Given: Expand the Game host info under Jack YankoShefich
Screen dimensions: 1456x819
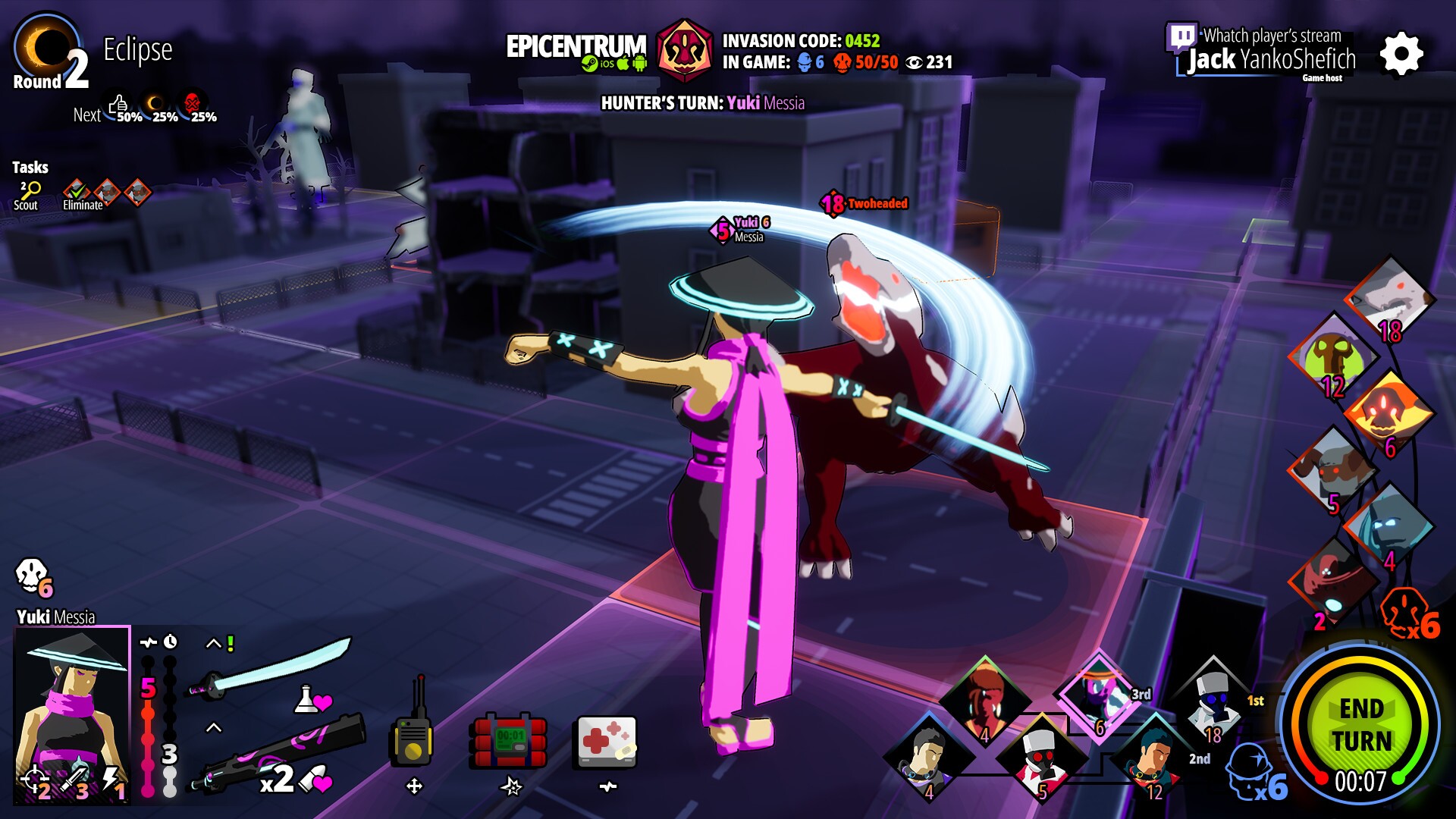Looking at the screenshot, I should (1323, 78).
